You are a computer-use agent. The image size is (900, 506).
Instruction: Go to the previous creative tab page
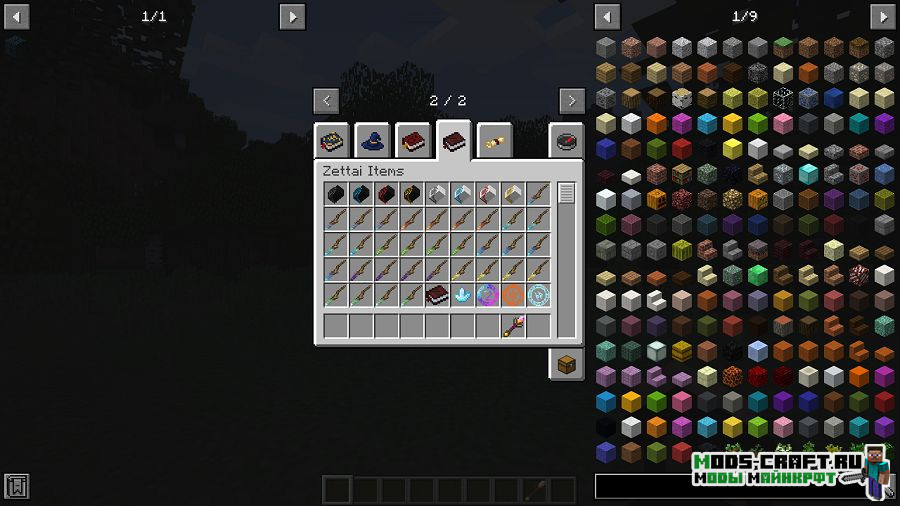[x=326, y=100]
